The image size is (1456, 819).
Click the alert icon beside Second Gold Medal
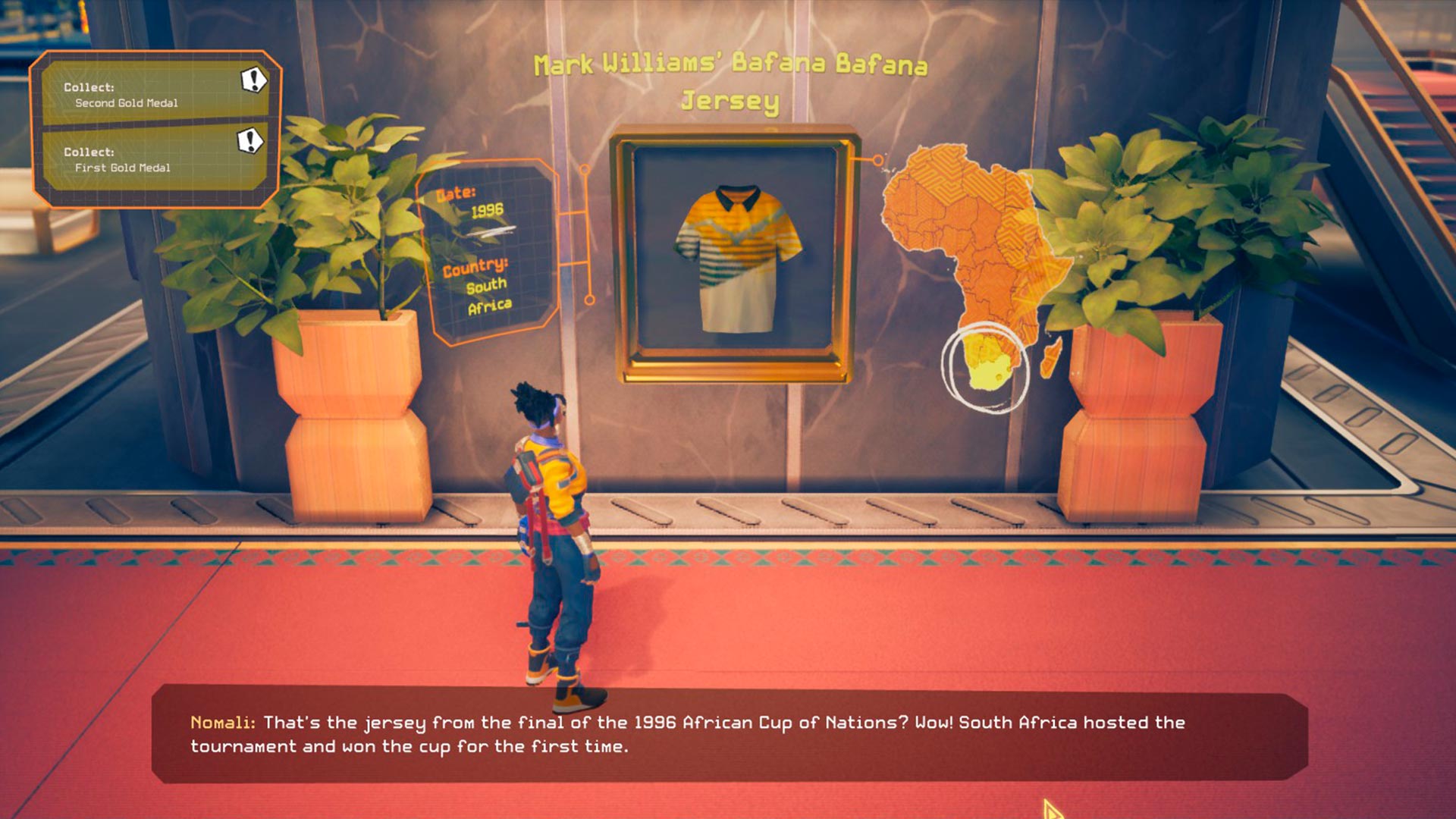(253, 79)
